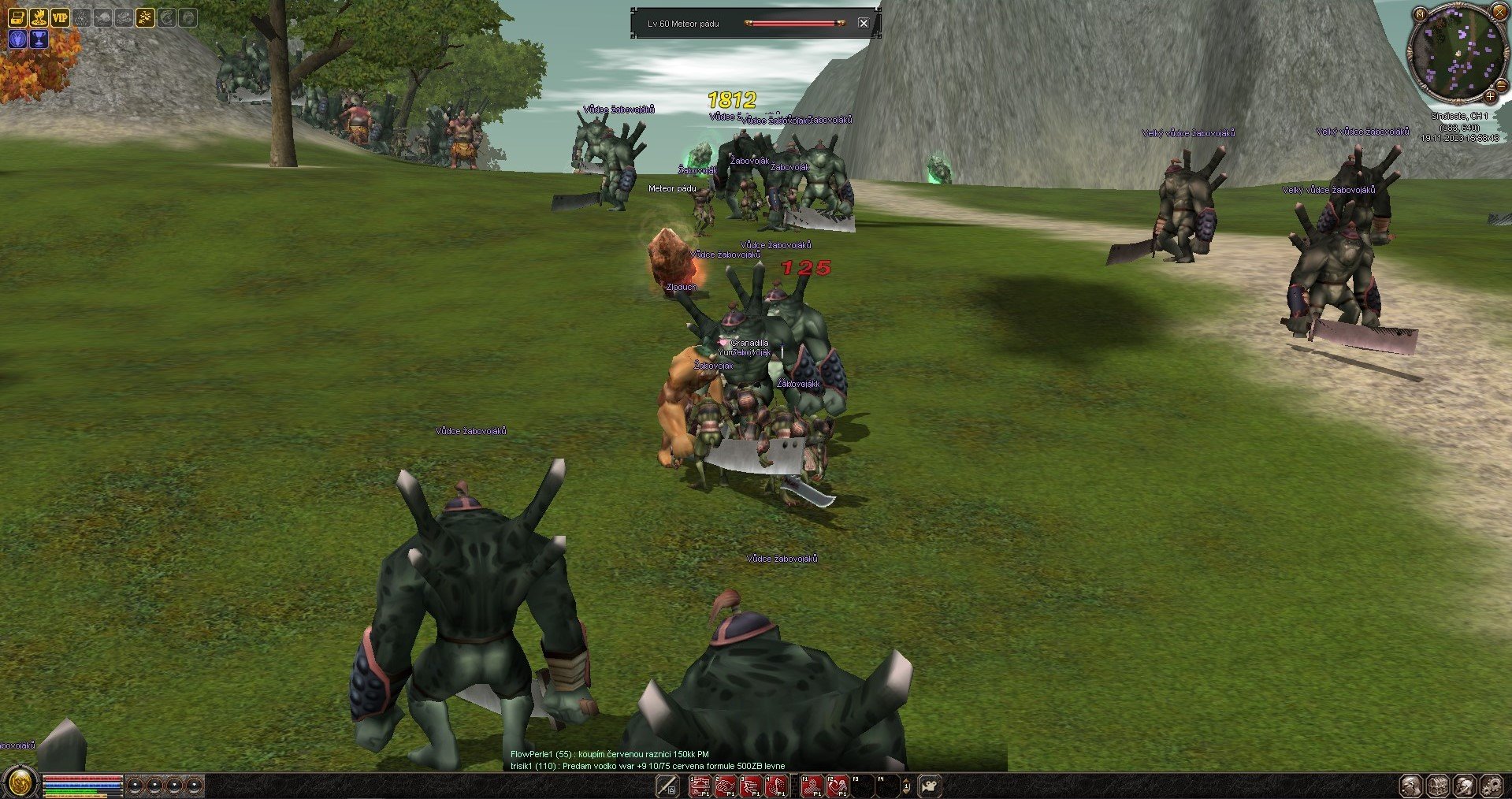The width and height of the screenshot is (1512, 799).
Task: Activate the skill in hotbar slot 2
Action: (x=726, y=786)
